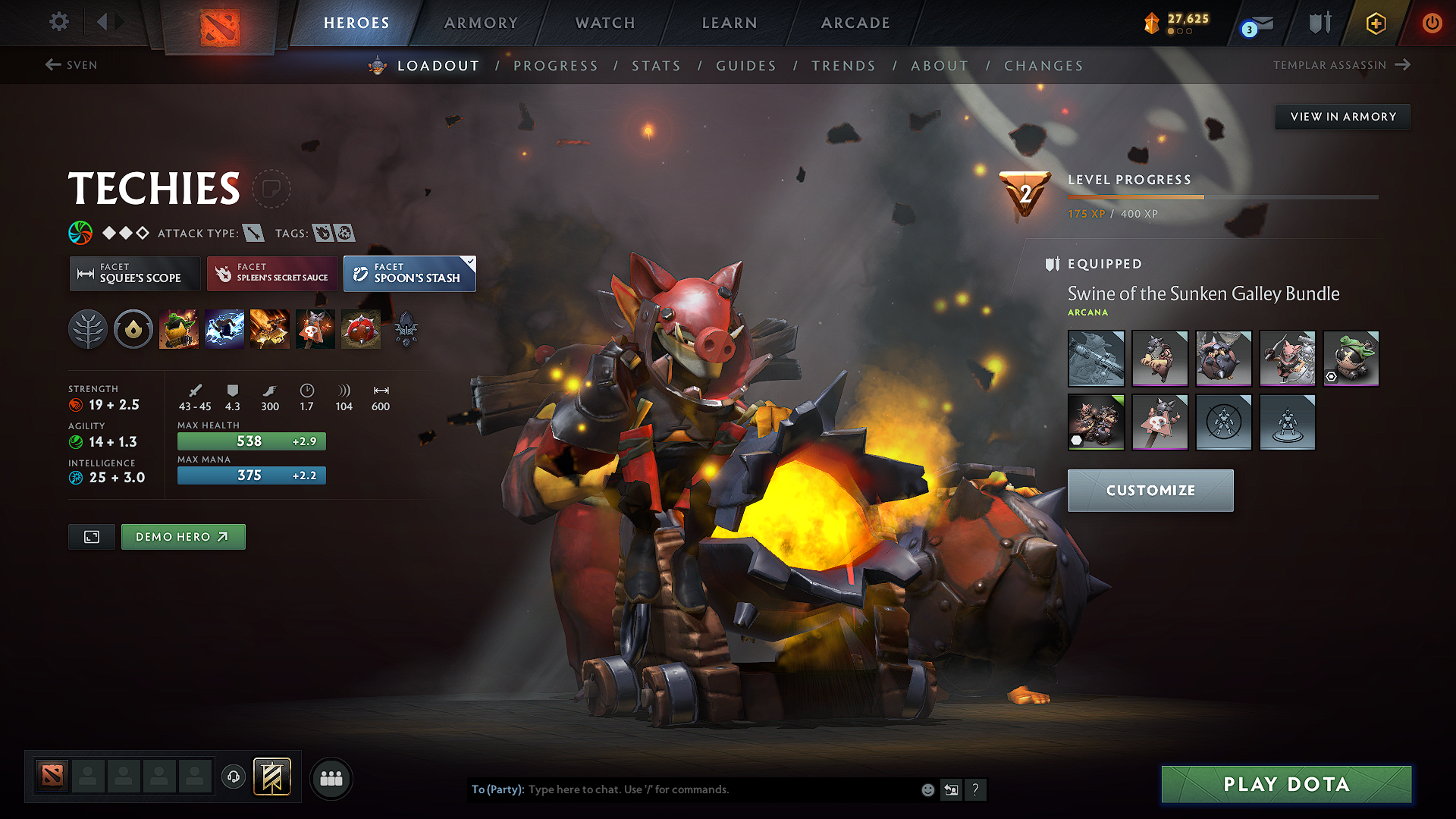Open the ARCADE menu

(x=855, y=23)
